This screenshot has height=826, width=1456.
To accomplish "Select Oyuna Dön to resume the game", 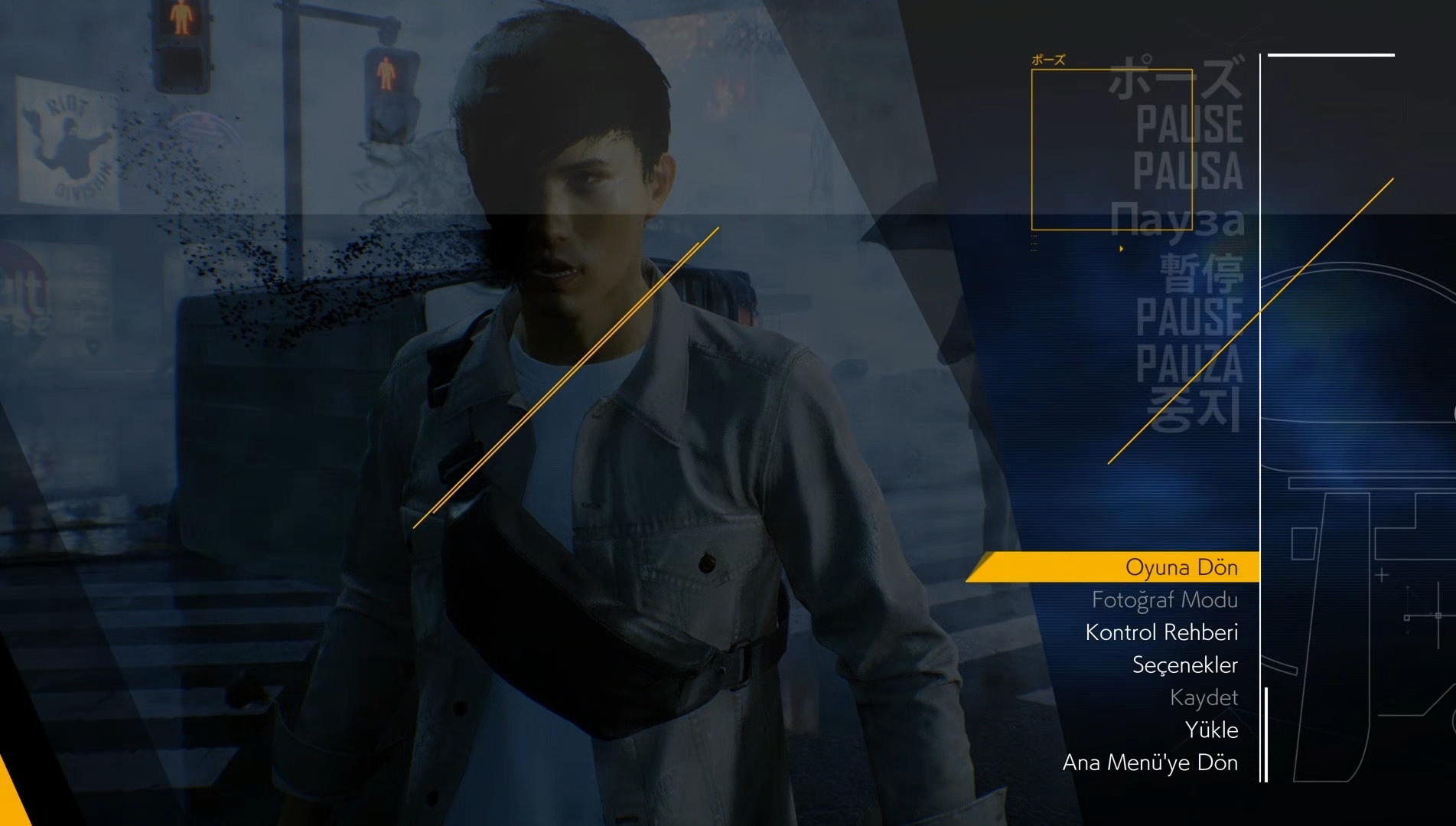I will coord(1181,567).
